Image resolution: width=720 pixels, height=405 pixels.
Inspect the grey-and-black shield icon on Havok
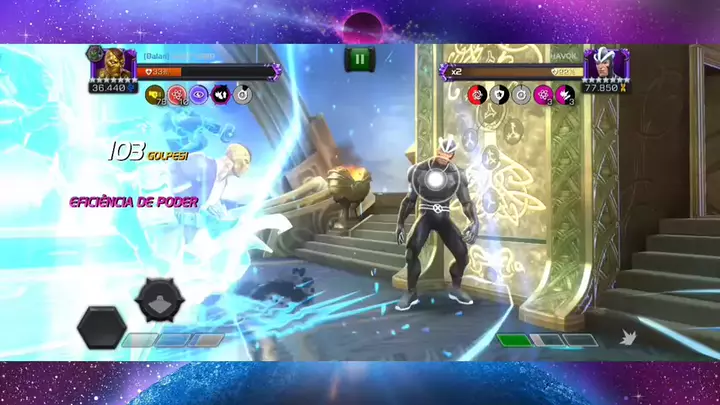click(498, 95)
